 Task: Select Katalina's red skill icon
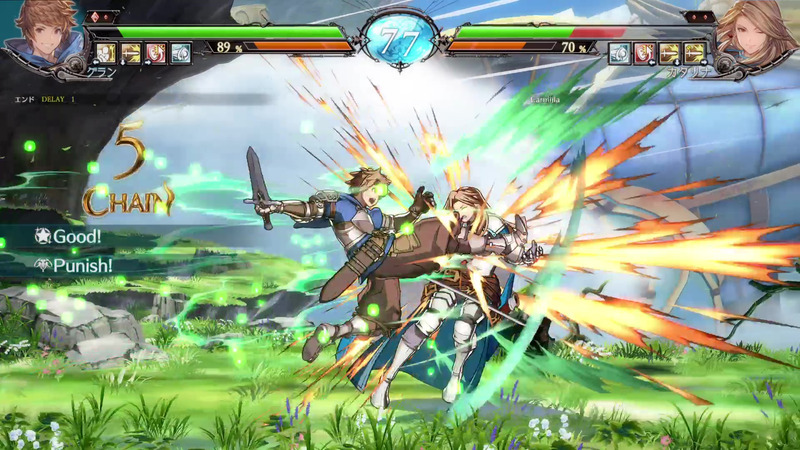645,53
